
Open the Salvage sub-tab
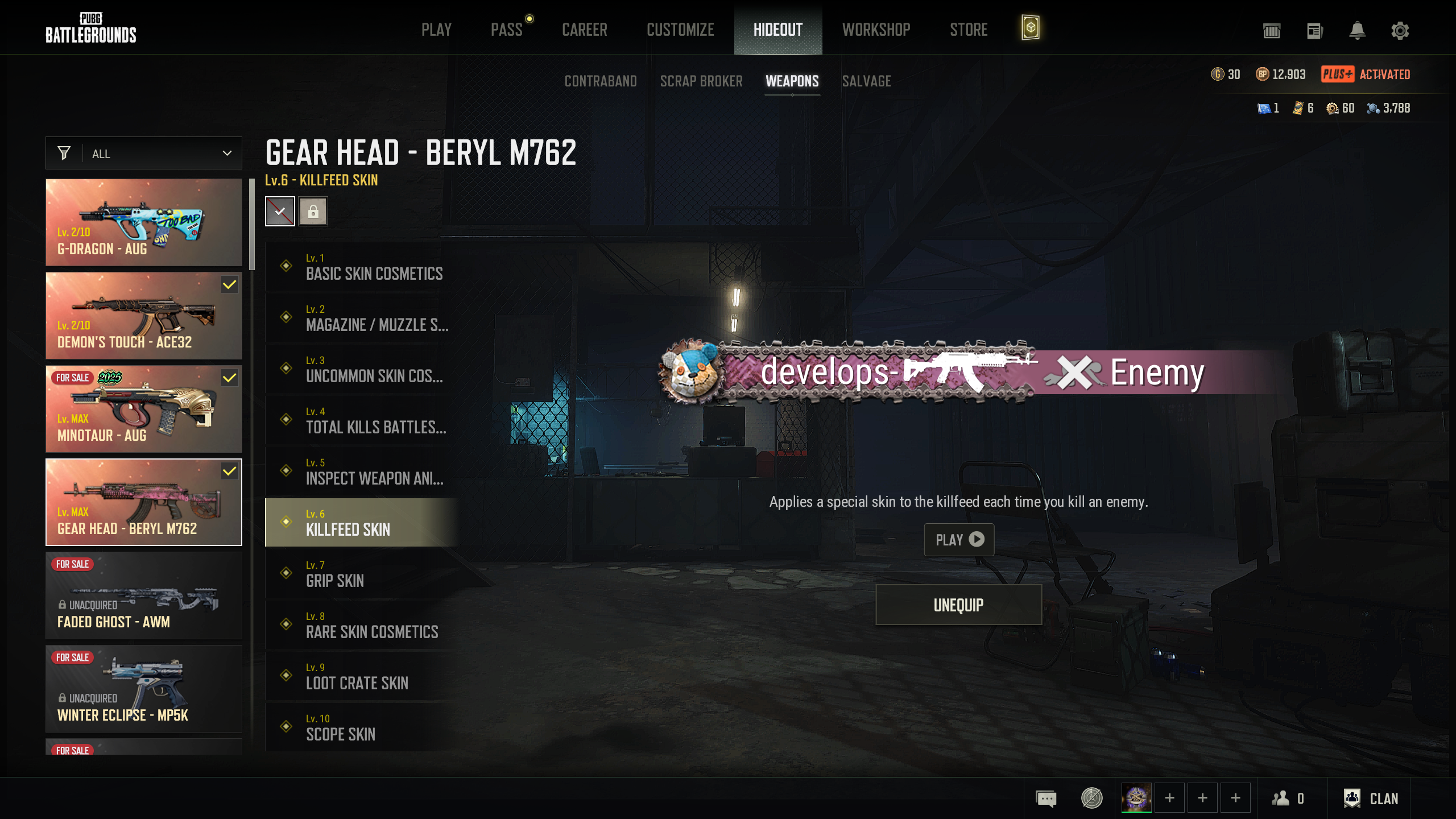coord(866,81)
